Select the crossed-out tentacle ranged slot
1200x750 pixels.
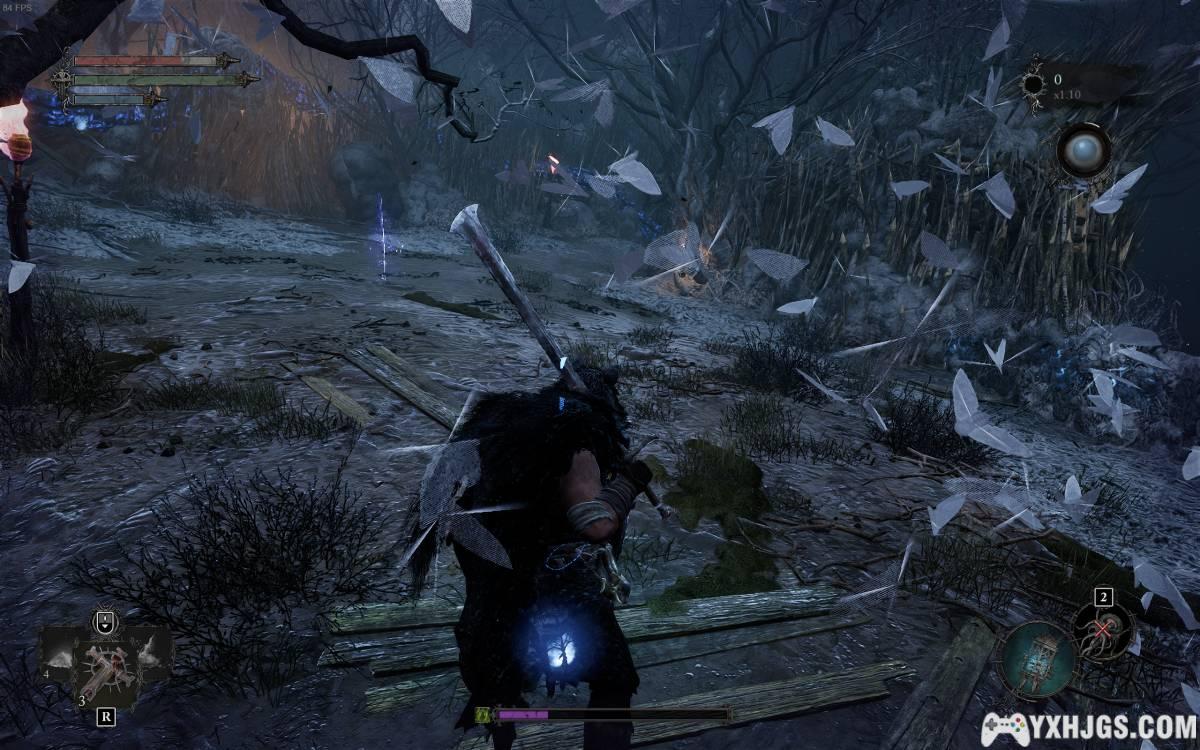1104,628
